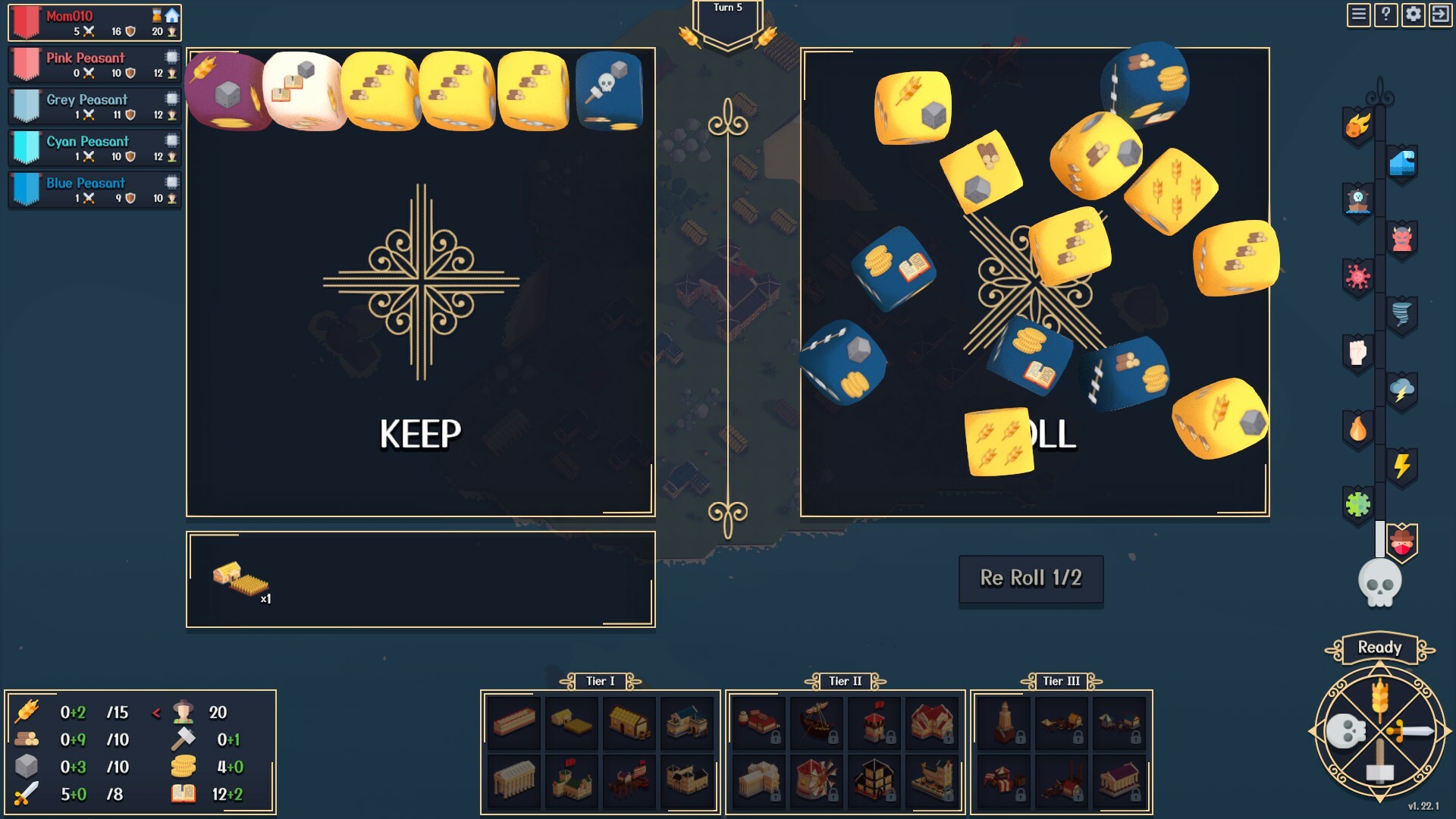Click the Ready button at the bottom right

pos(1380,648)
